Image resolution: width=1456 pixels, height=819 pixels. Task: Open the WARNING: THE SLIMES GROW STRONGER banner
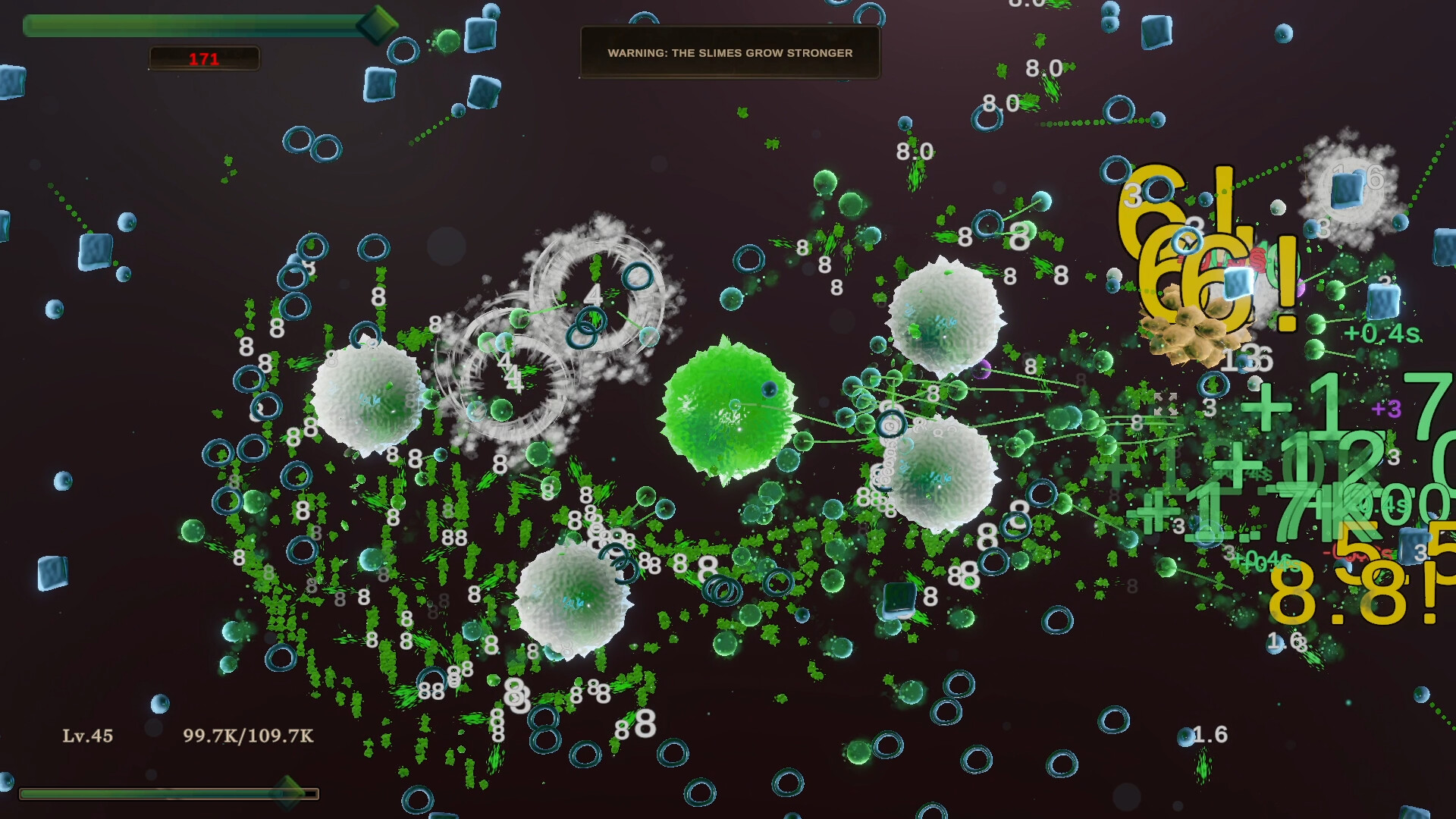click(x=730, y=53)
